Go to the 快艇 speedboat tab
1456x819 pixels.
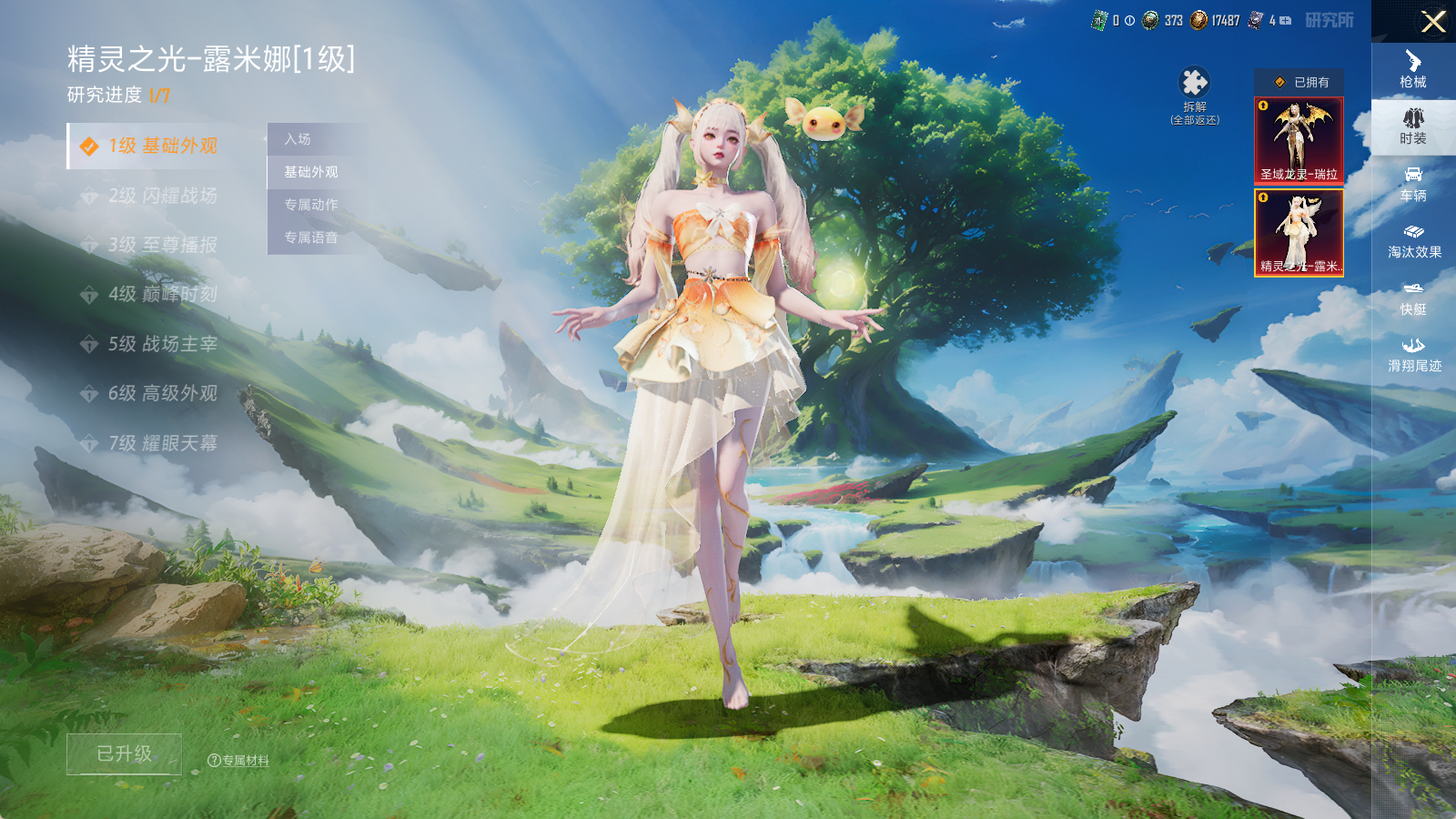pyautogui.click(x=1413, y=298)
